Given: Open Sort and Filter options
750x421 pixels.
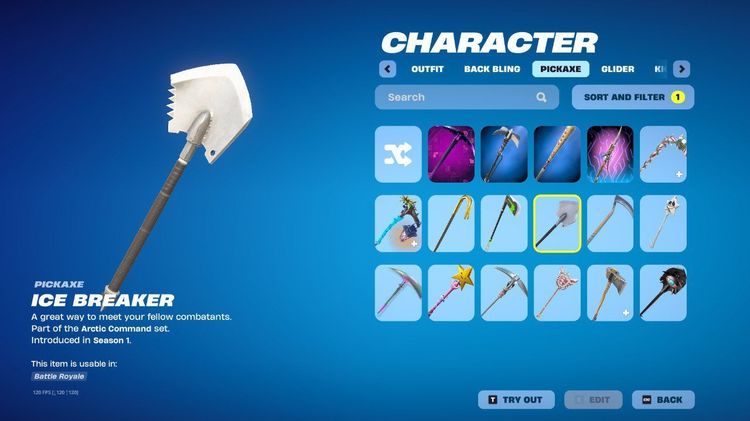Looking at the screenshot, I should 632,97.
